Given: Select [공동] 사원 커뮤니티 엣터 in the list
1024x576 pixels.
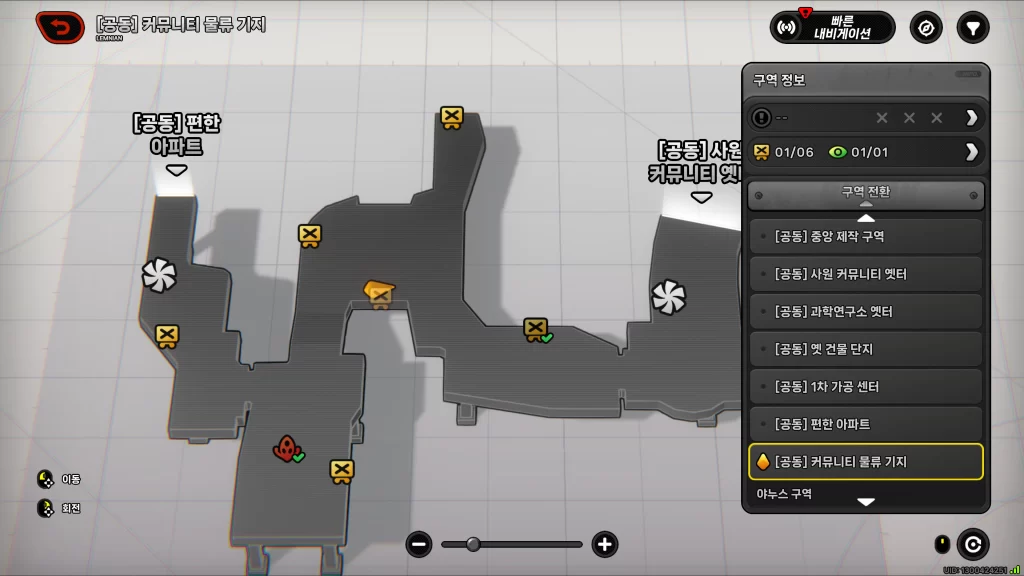Looking at the screenshot, I should pyautogui.click(x=866, y=274).
